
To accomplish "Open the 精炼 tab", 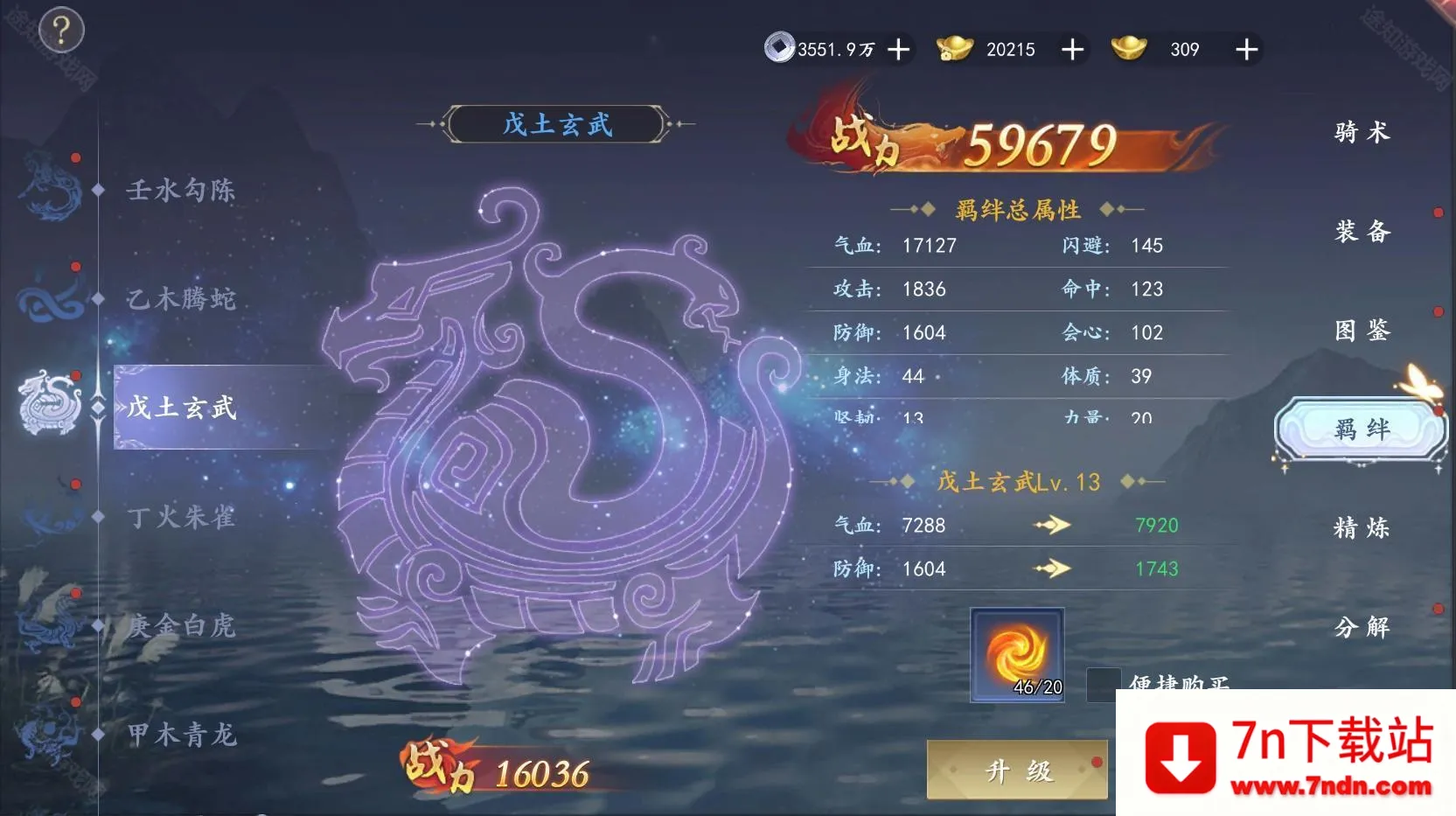I will (1362, 528).
